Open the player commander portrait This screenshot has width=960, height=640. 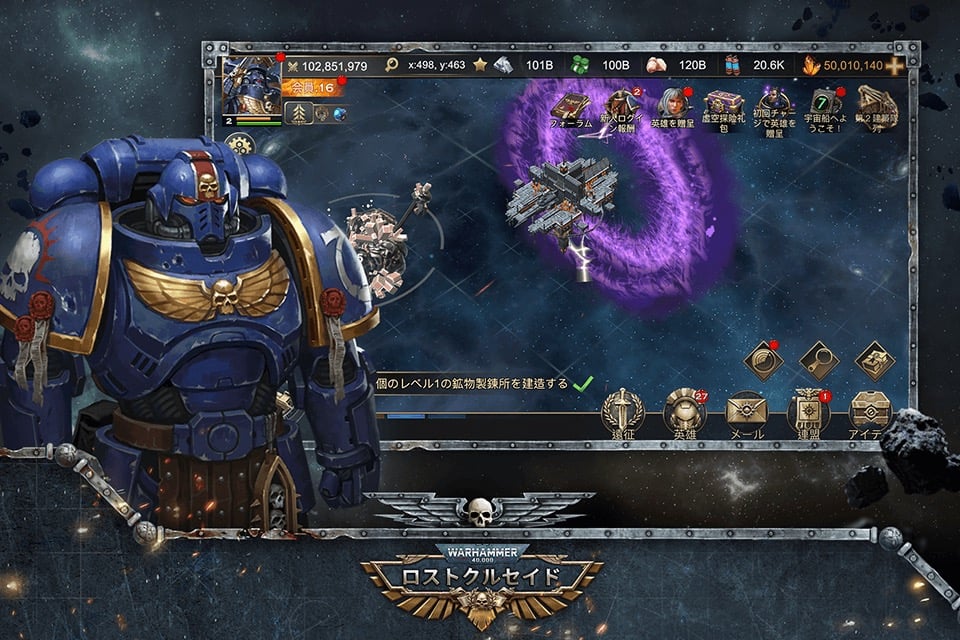click(x=251, y=86)
